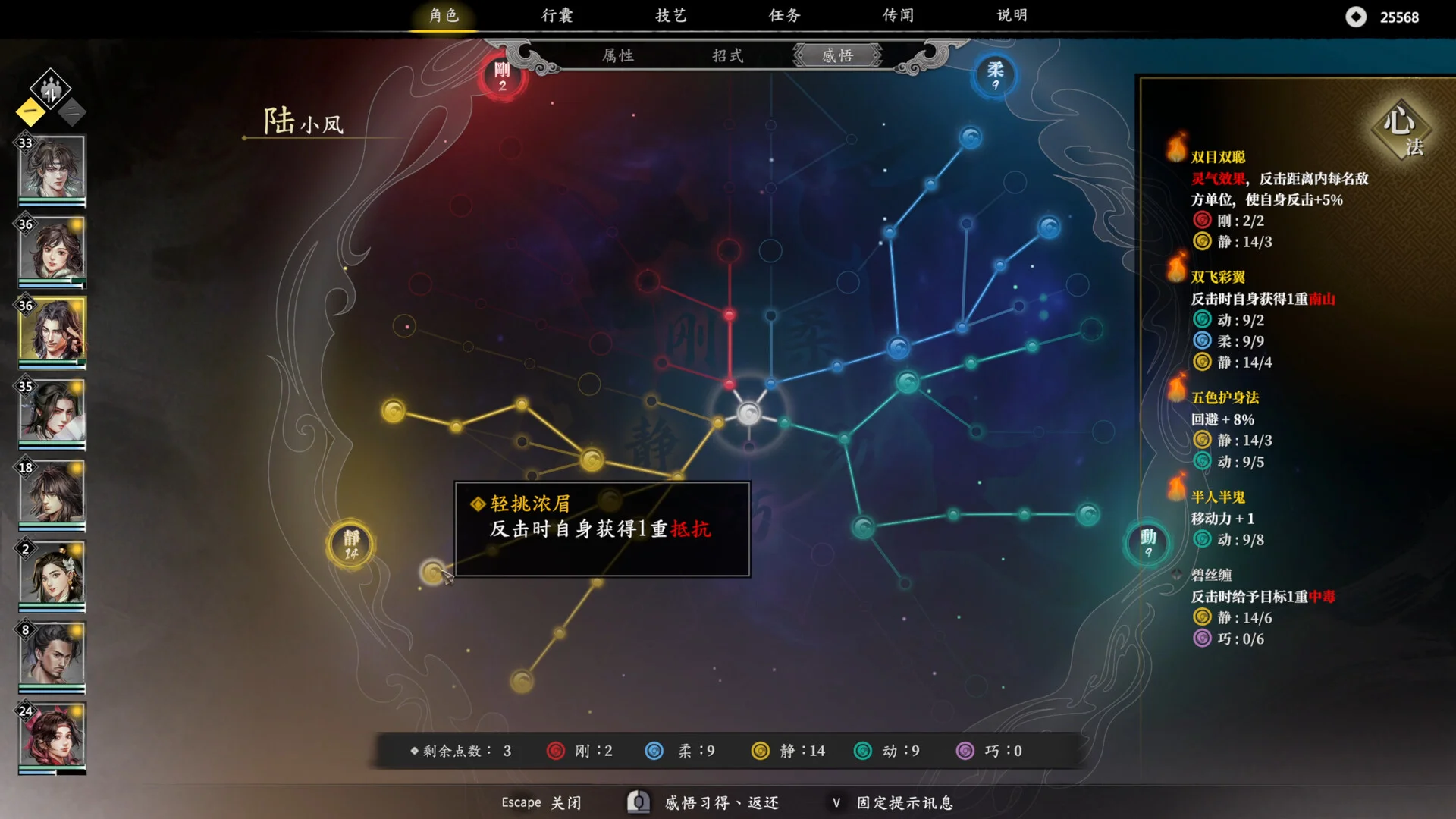Open the 行囊 menu

[558, 15]
